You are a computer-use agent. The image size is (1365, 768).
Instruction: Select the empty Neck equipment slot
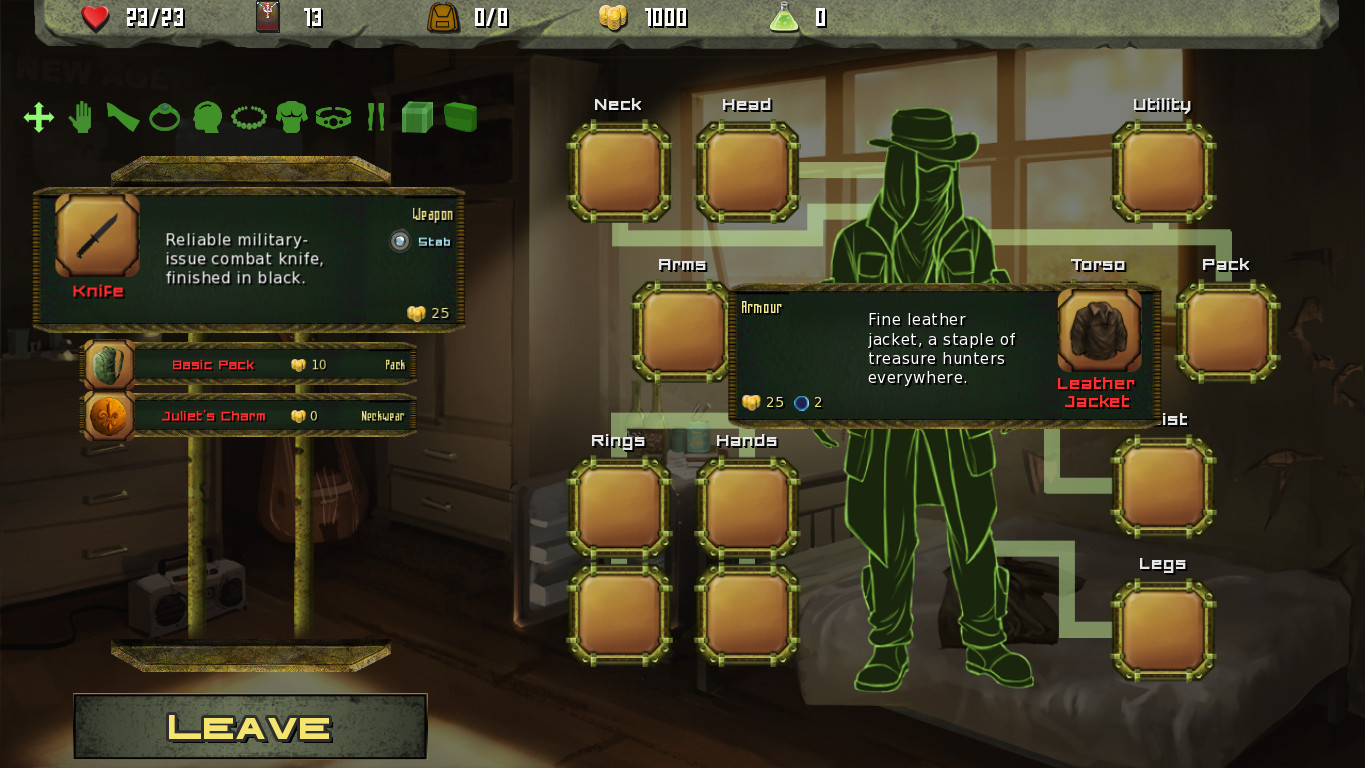[619, 171]
